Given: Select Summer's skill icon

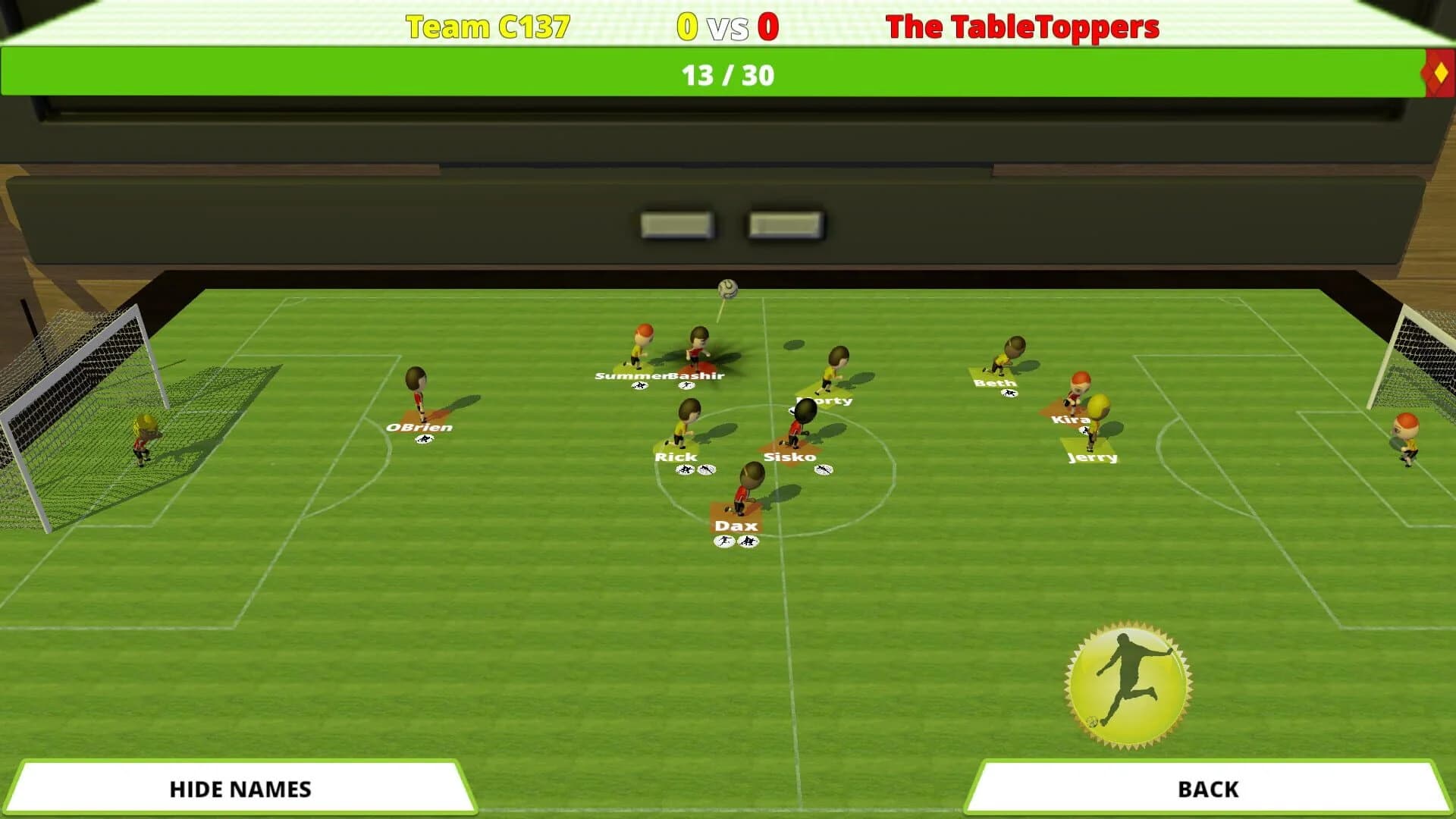Looking at the screenshot, I should 640,385.
